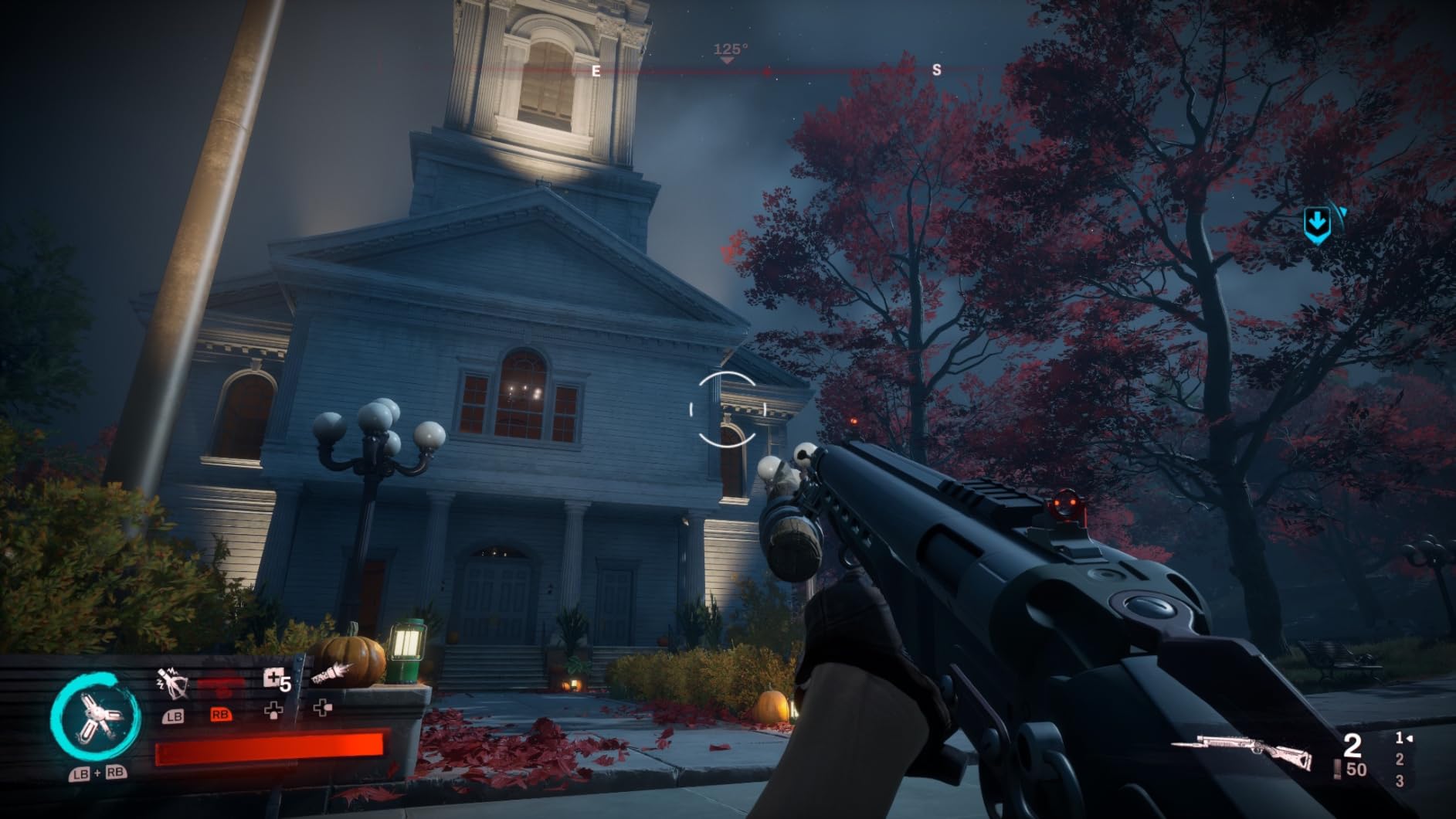Select the equipped shotgun weapon icon
The height and width of the screenshot is (819, 1456).
point(1242,753)
